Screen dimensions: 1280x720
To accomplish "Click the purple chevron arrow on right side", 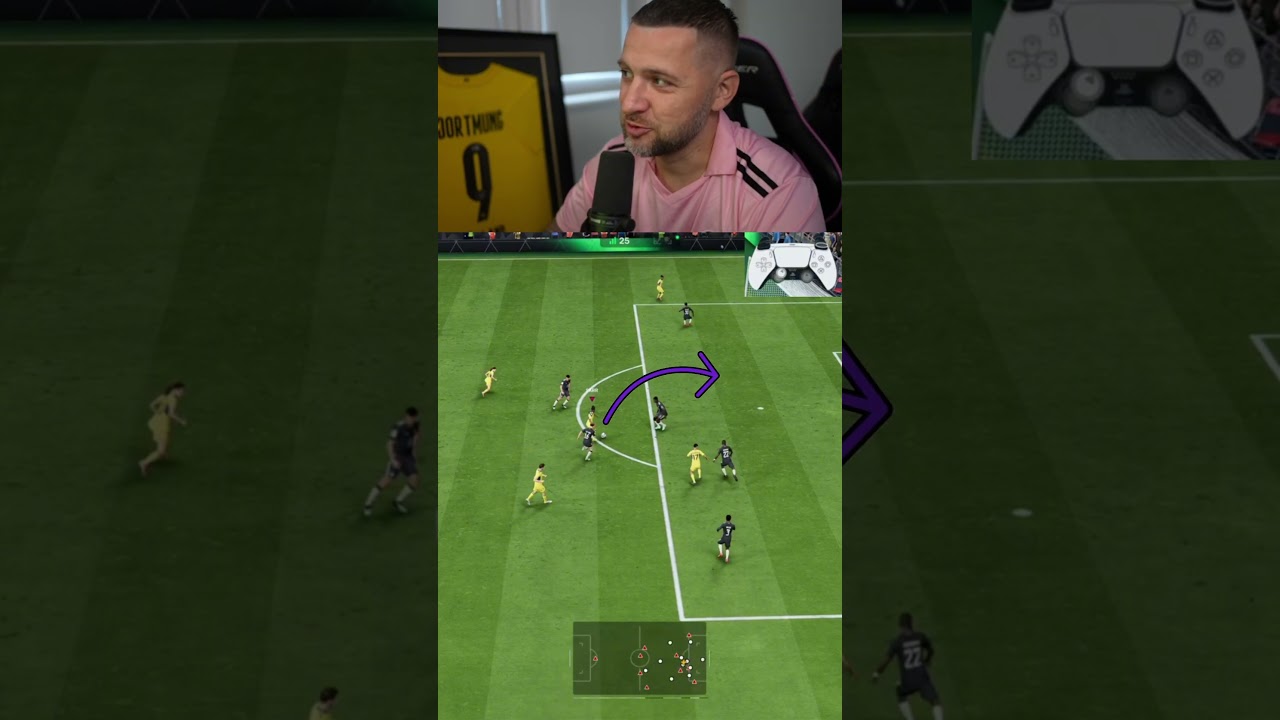I will click(865, 405).
